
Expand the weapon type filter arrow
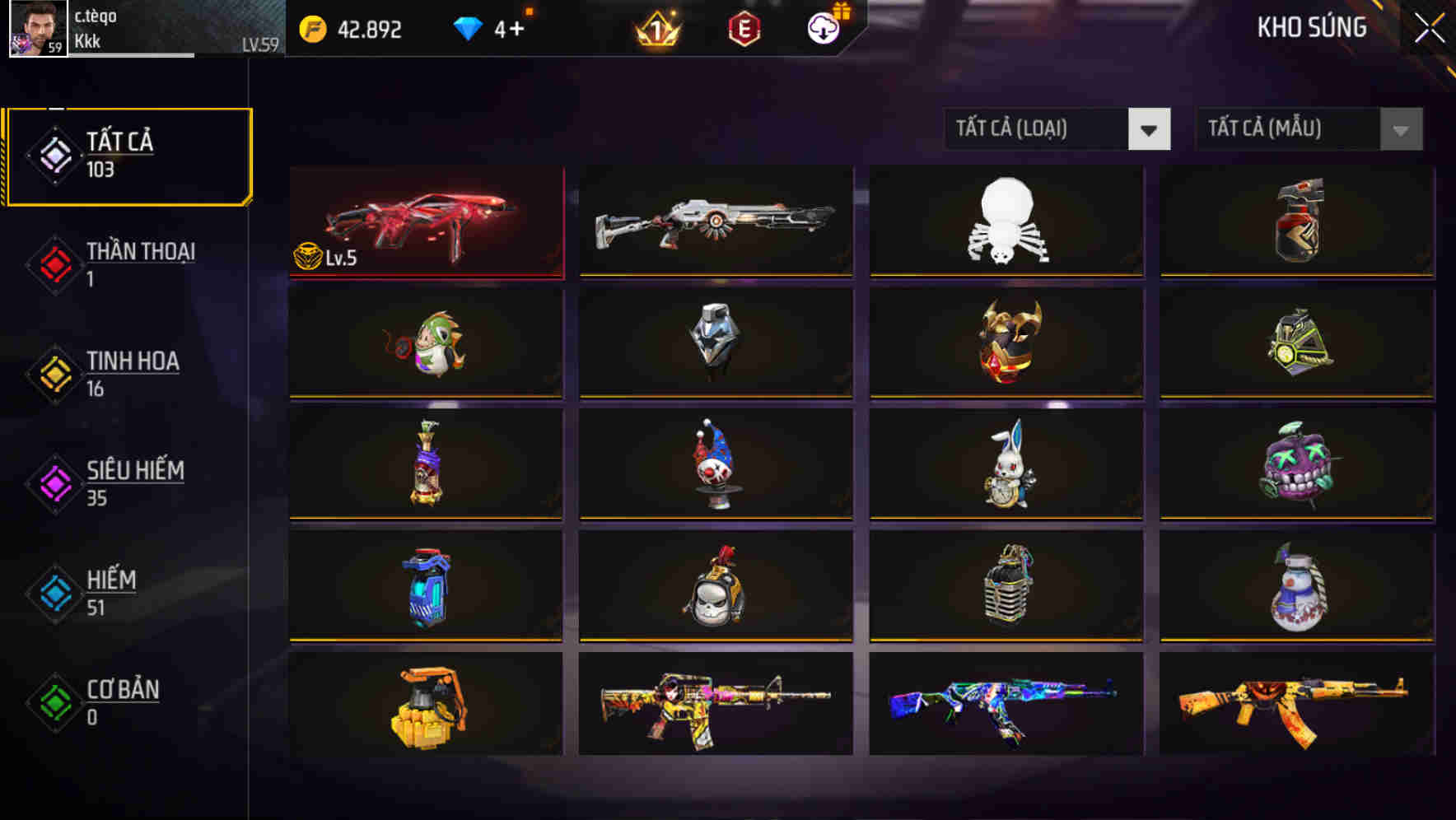(1149, 129)
